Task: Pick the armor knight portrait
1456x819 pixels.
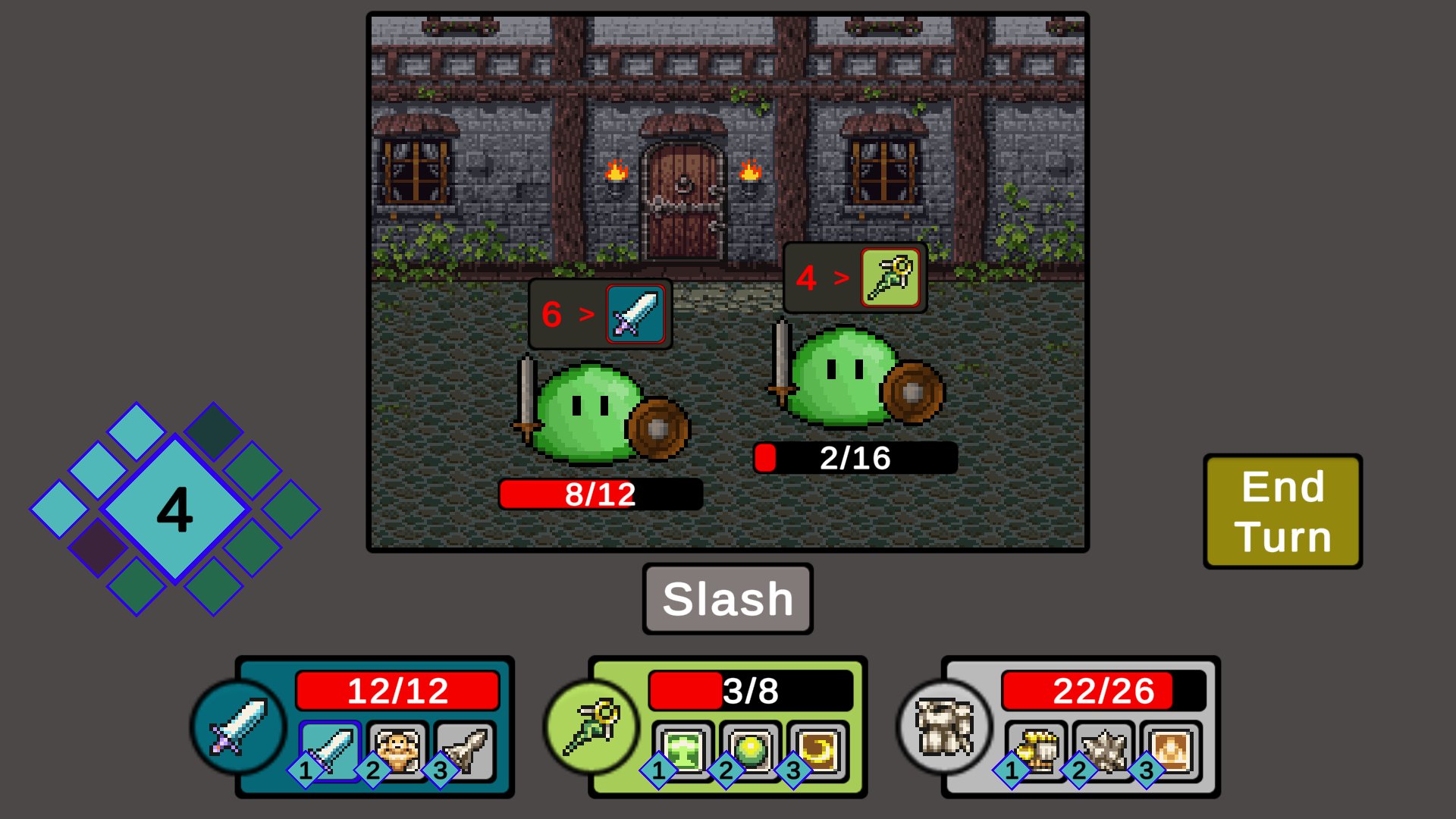Action: [x=945, y=727]
